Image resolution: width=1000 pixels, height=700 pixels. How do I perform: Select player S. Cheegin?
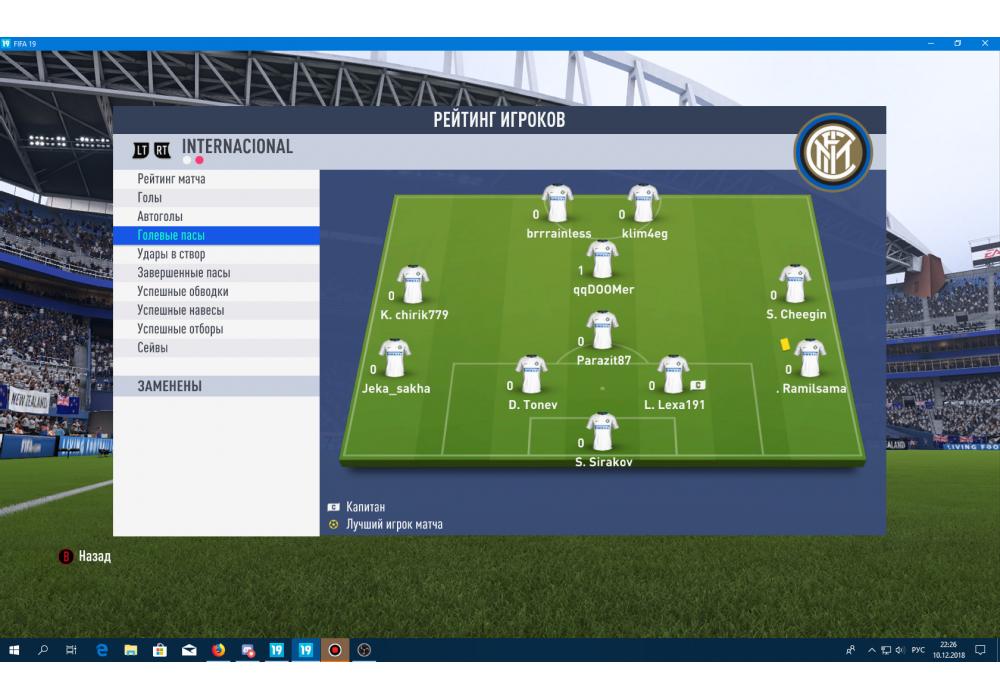coord(796,285)
